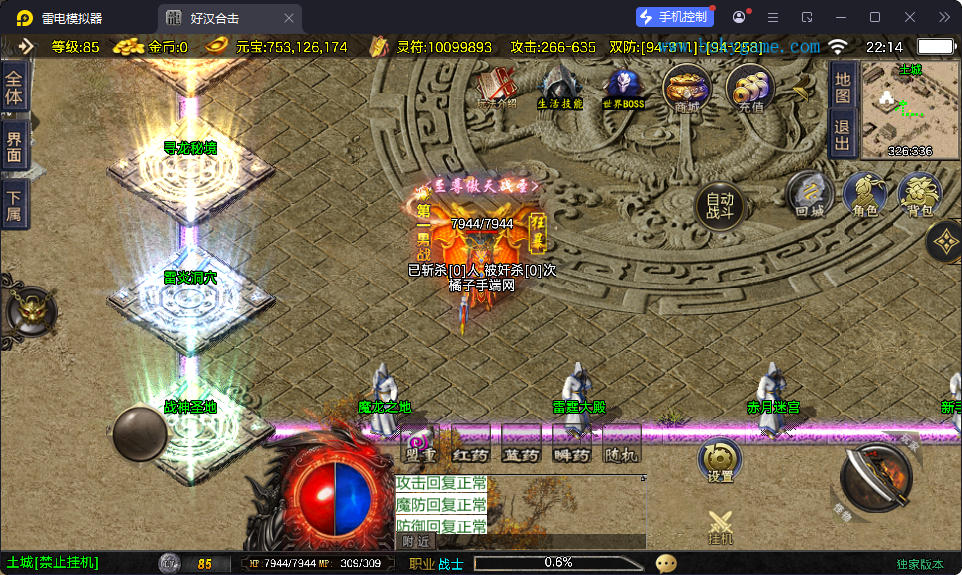The height and width of the screenshot is (575, 962).
Task: Open the 充值 recharge screen
Action: click(x=750, y=88)
